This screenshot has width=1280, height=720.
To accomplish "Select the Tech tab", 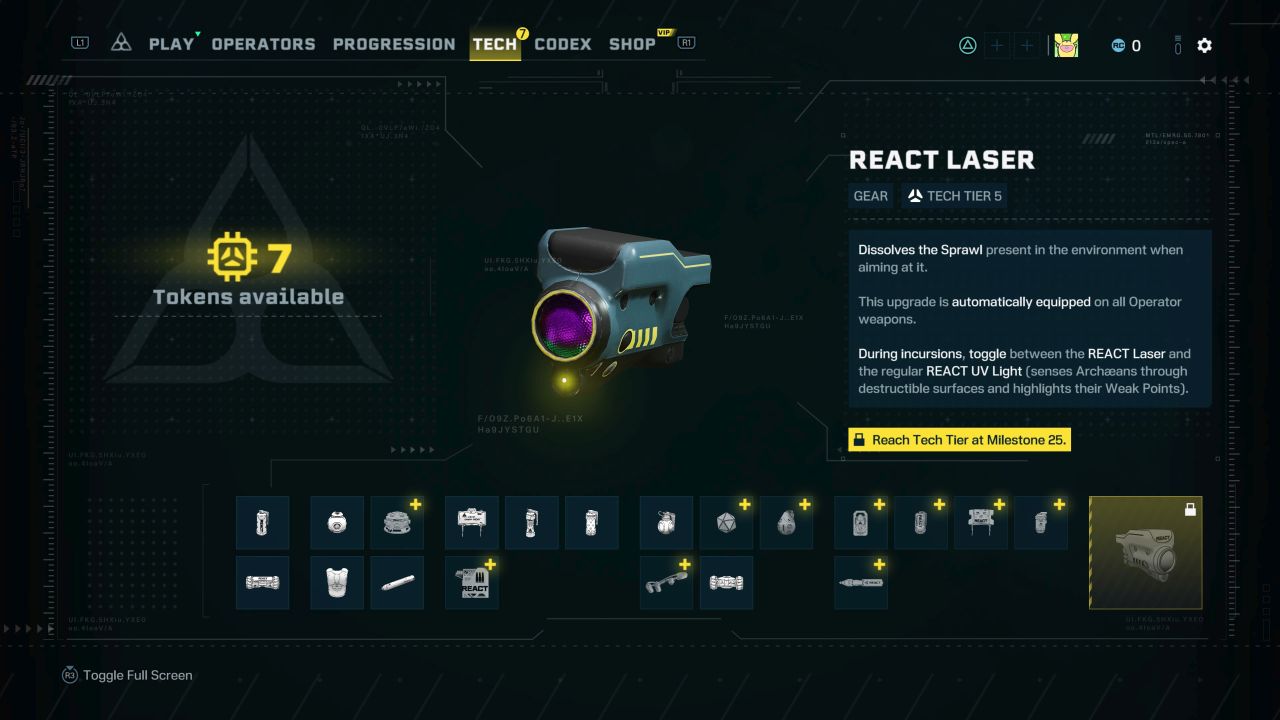I will 495,44.
